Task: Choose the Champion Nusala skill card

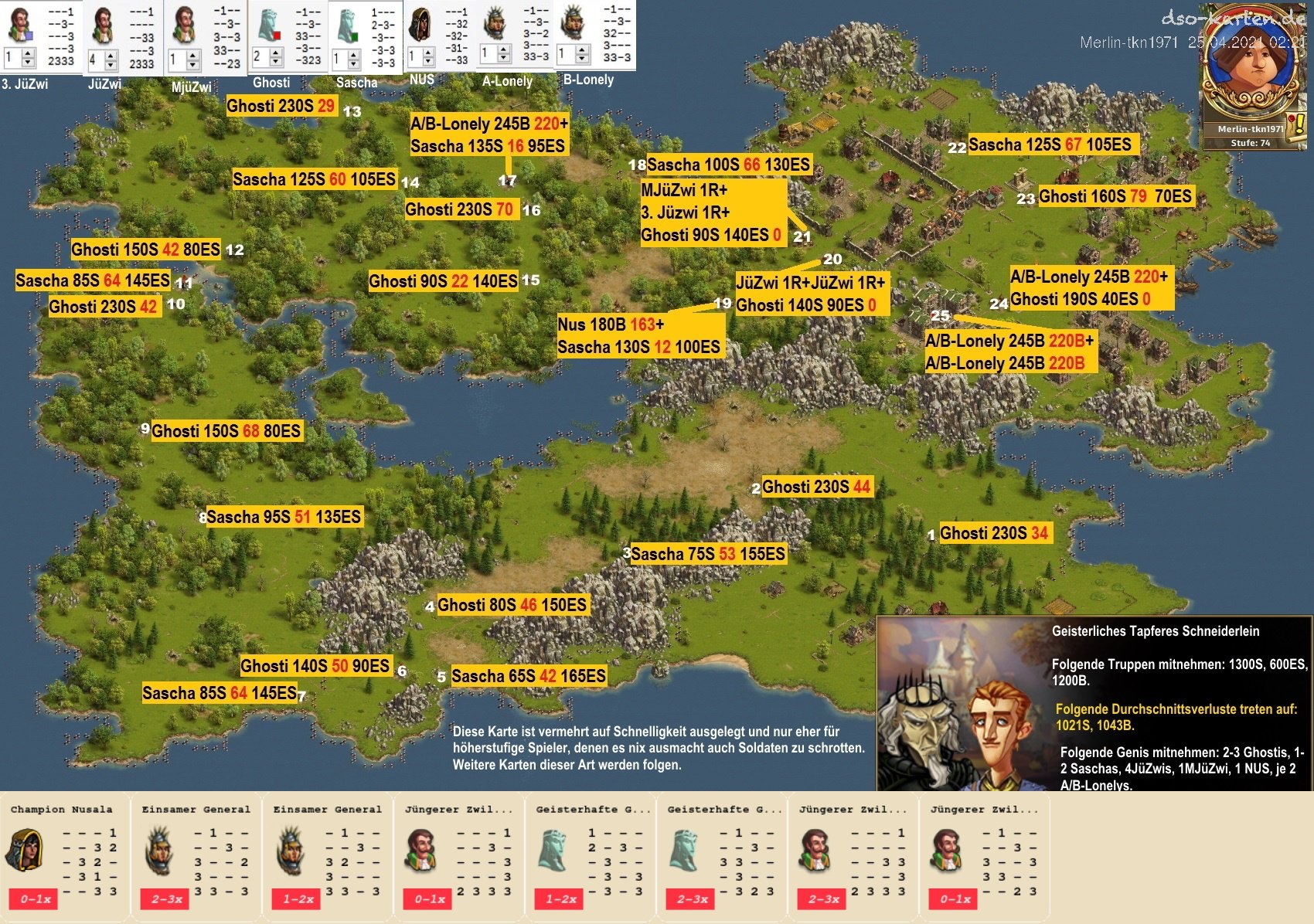Action: click(63, 858)
